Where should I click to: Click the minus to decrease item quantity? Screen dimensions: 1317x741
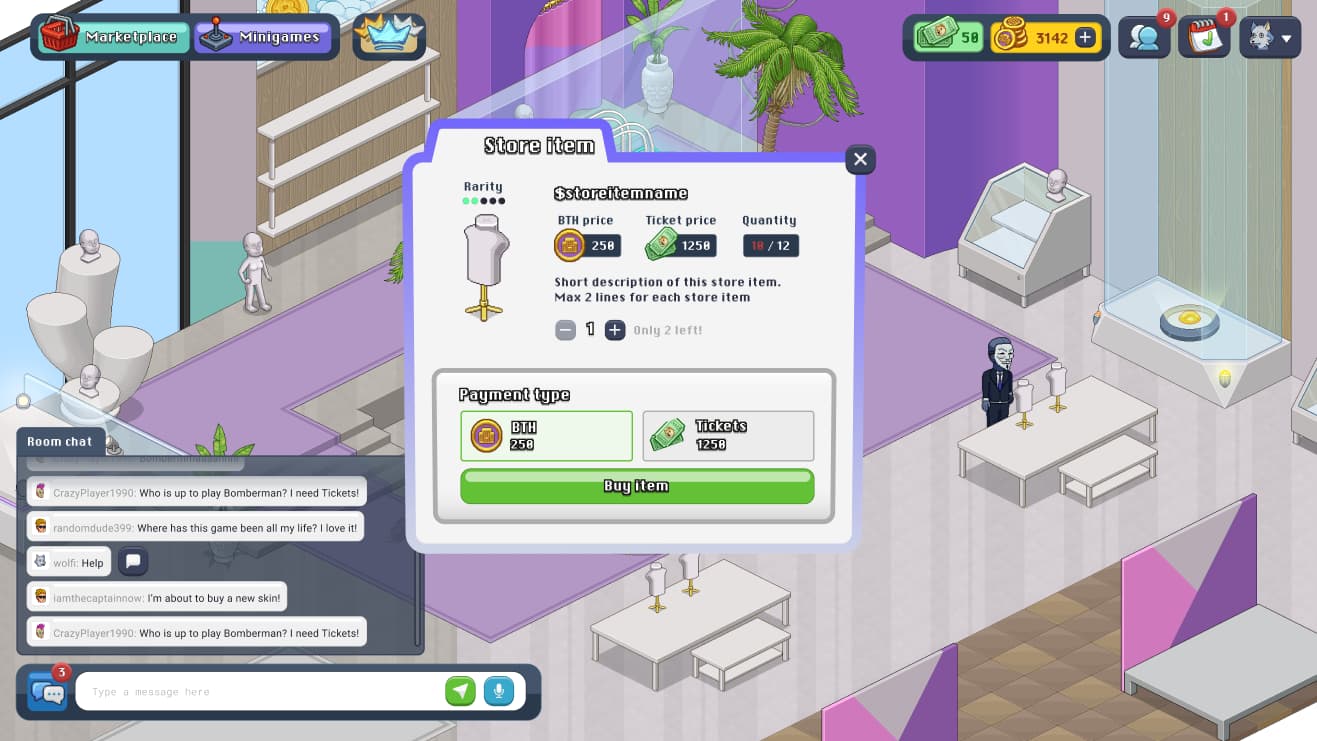[565, 330]
